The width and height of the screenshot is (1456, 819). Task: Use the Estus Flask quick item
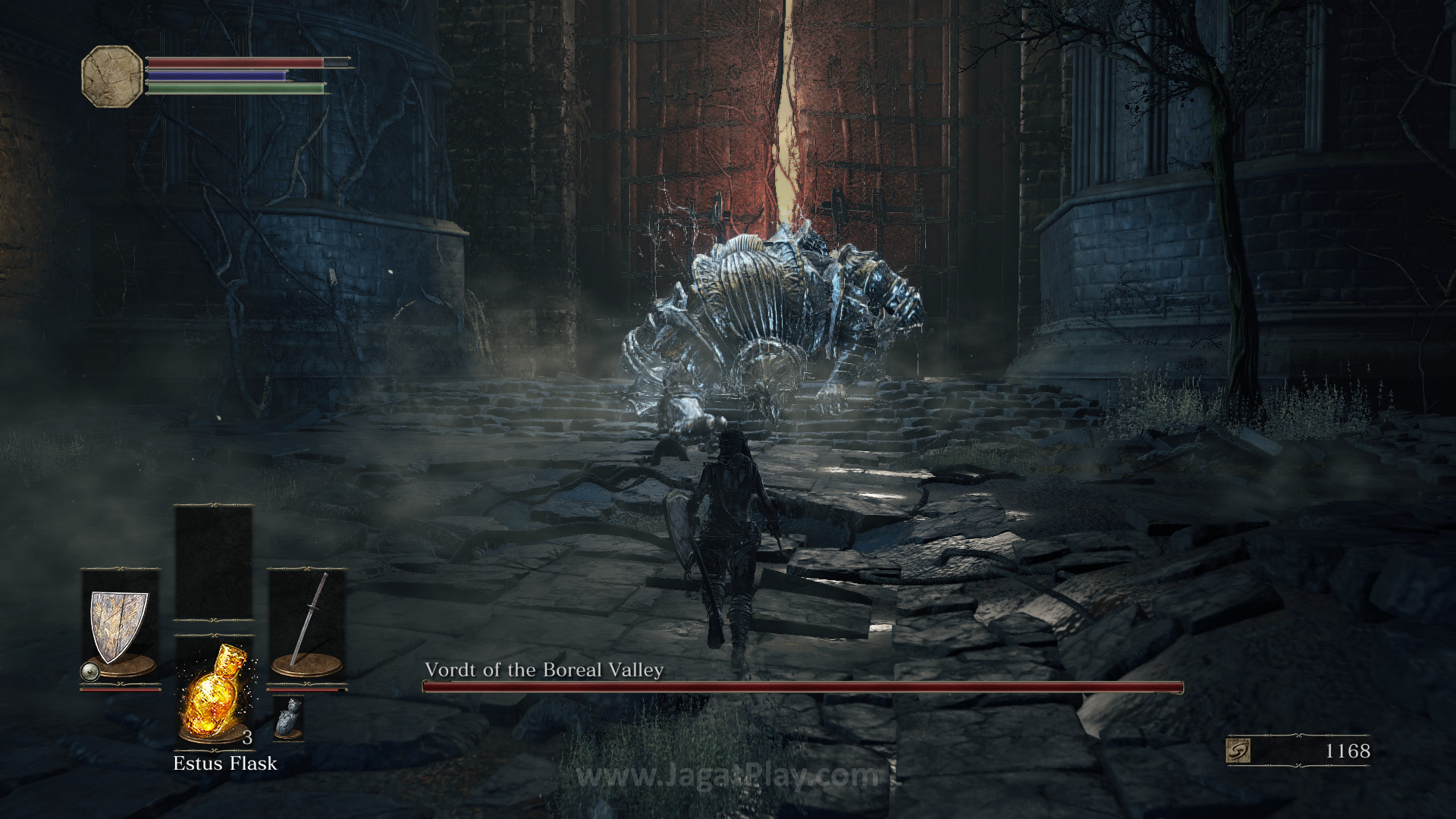click(x=213, y=690)
